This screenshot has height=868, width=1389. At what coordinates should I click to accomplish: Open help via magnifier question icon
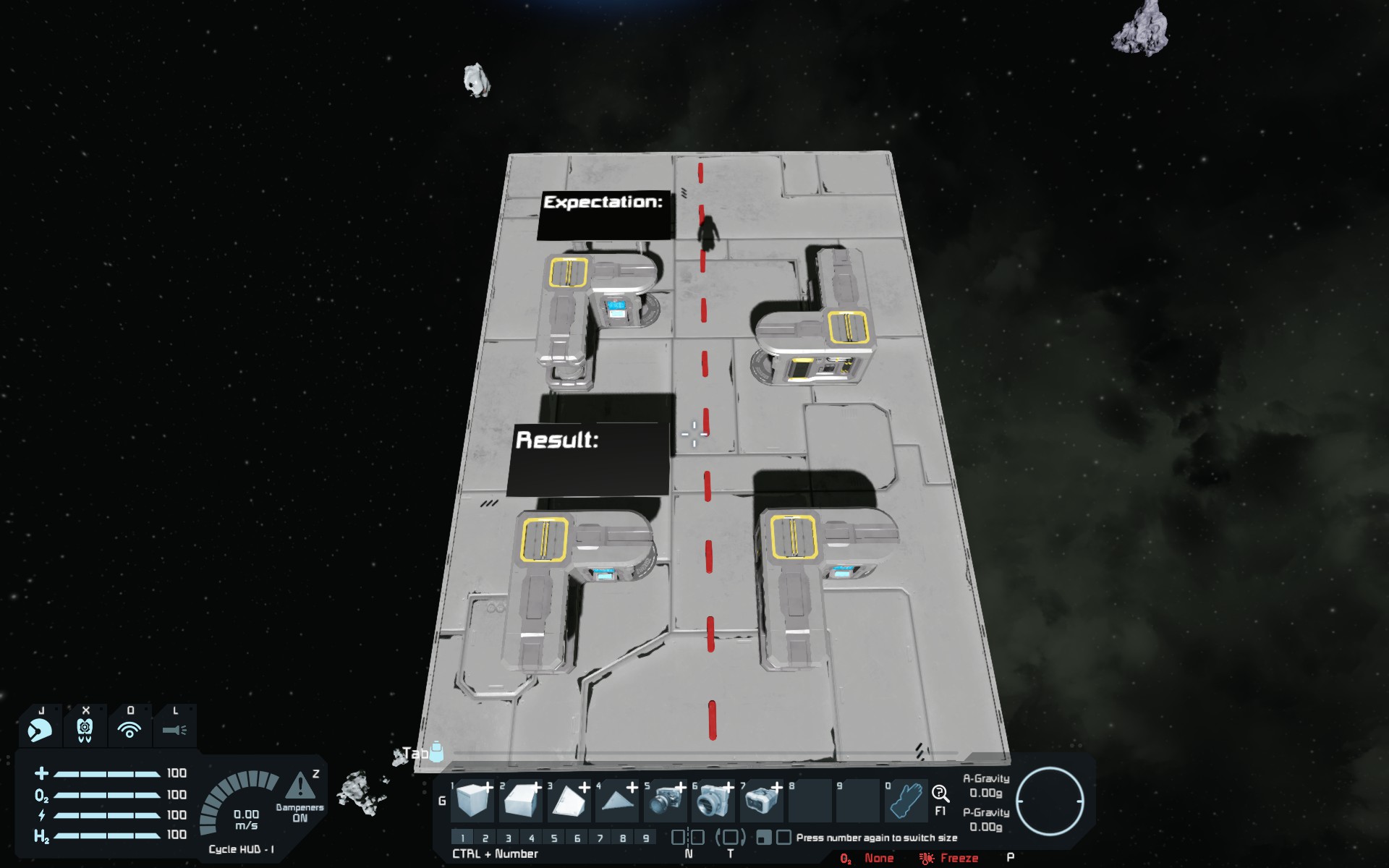pyautogui.click(x=940, y=794)
